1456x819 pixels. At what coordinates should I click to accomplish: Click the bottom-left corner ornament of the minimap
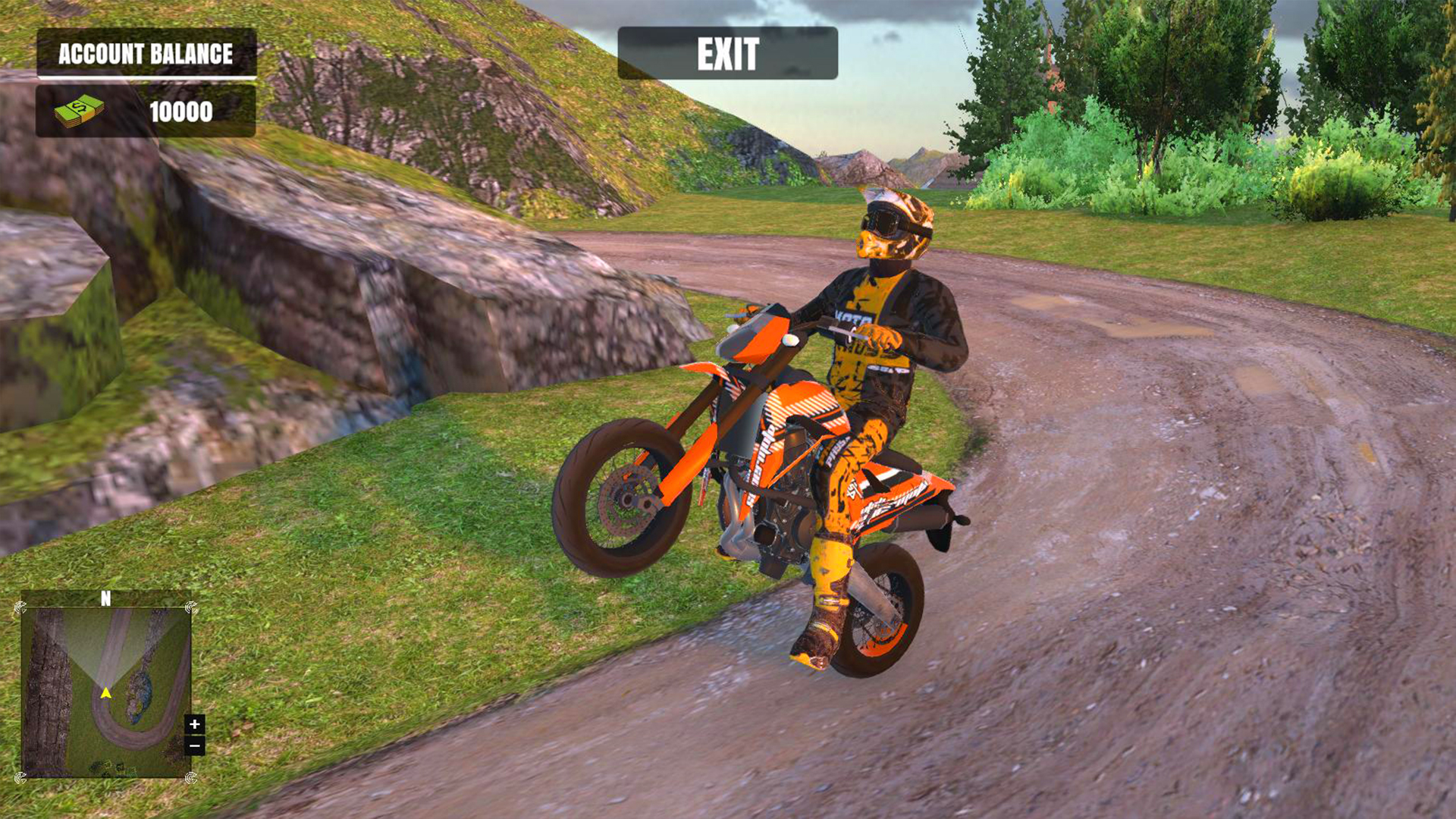pyautogui.click(x=20, y=778)
